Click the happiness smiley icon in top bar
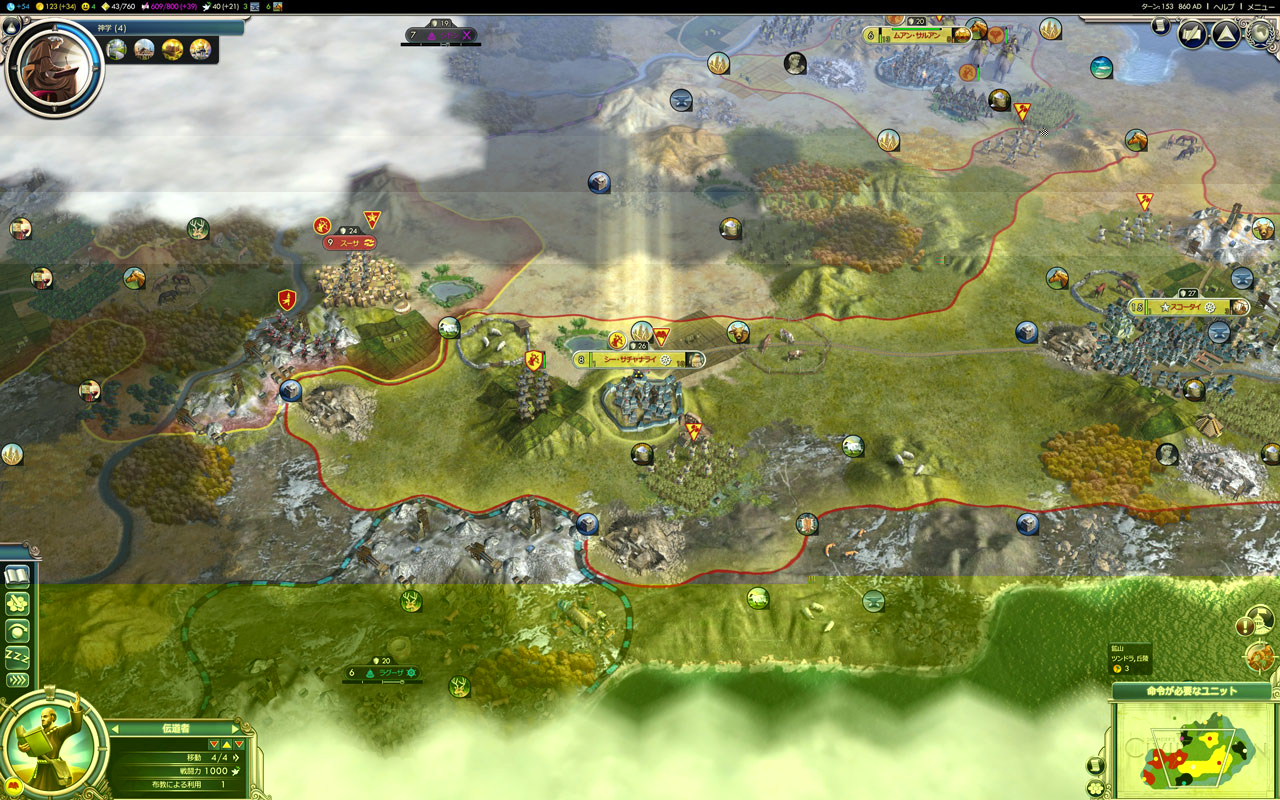This screenshot has width=1280, height=800. pyautogui.click(x=85, y=8)
